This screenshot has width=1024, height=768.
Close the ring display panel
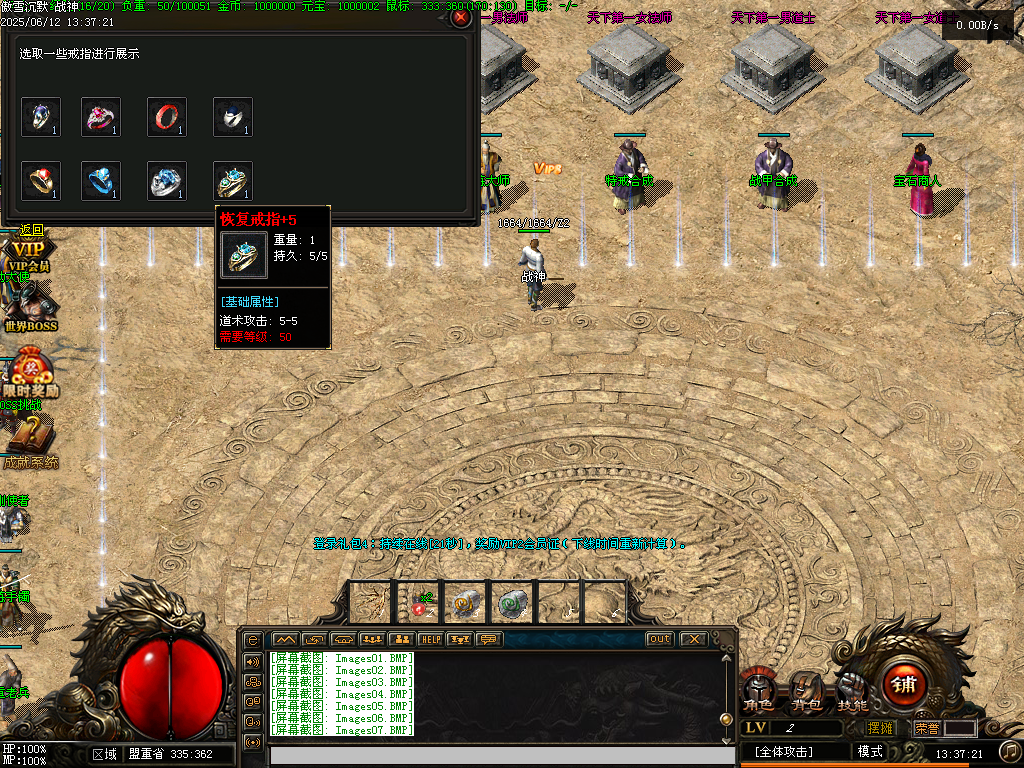(460, 18)
